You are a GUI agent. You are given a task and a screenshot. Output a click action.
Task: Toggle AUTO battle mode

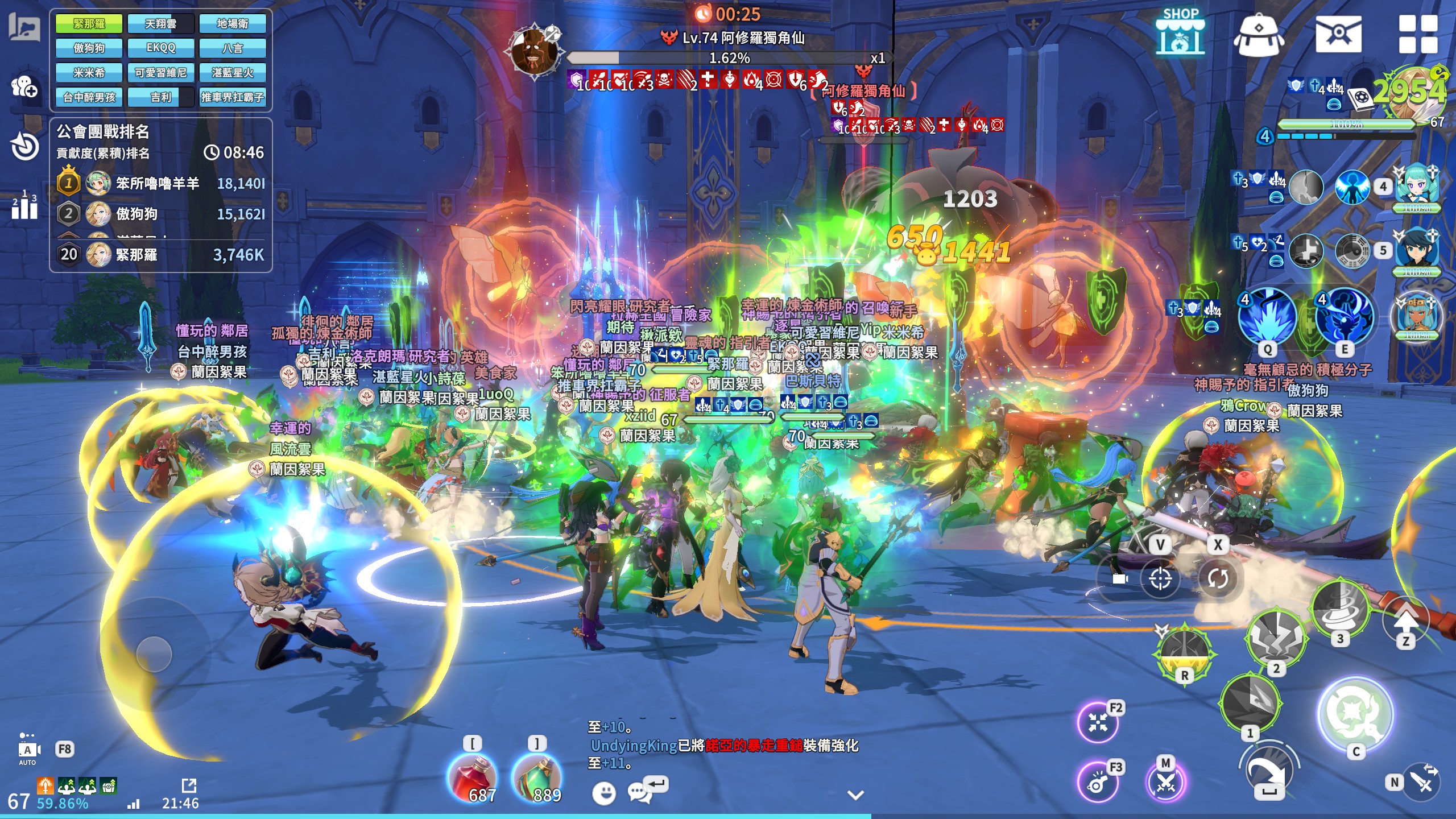click(27, 751)
